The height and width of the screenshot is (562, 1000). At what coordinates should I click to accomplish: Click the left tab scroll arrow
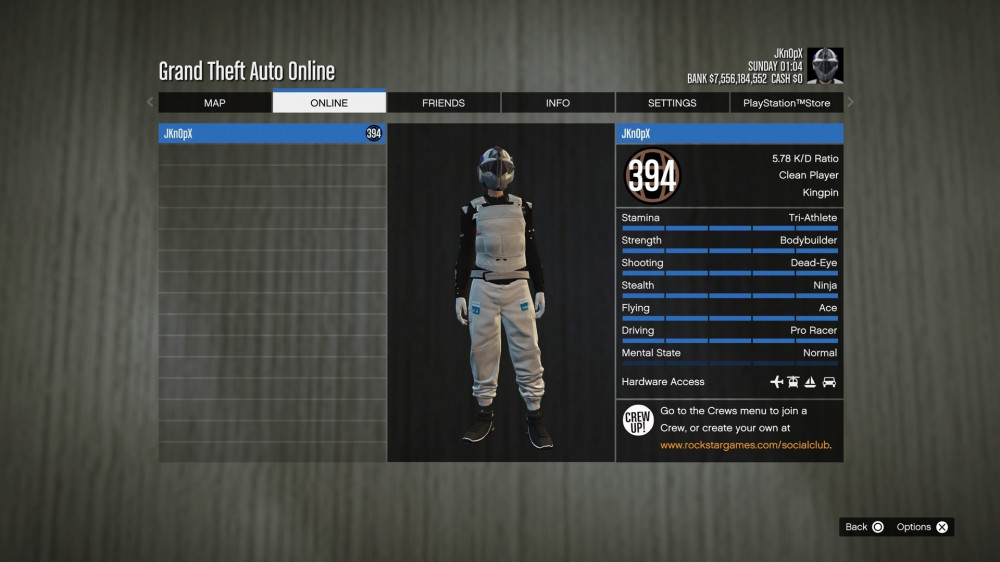(151, 102)
